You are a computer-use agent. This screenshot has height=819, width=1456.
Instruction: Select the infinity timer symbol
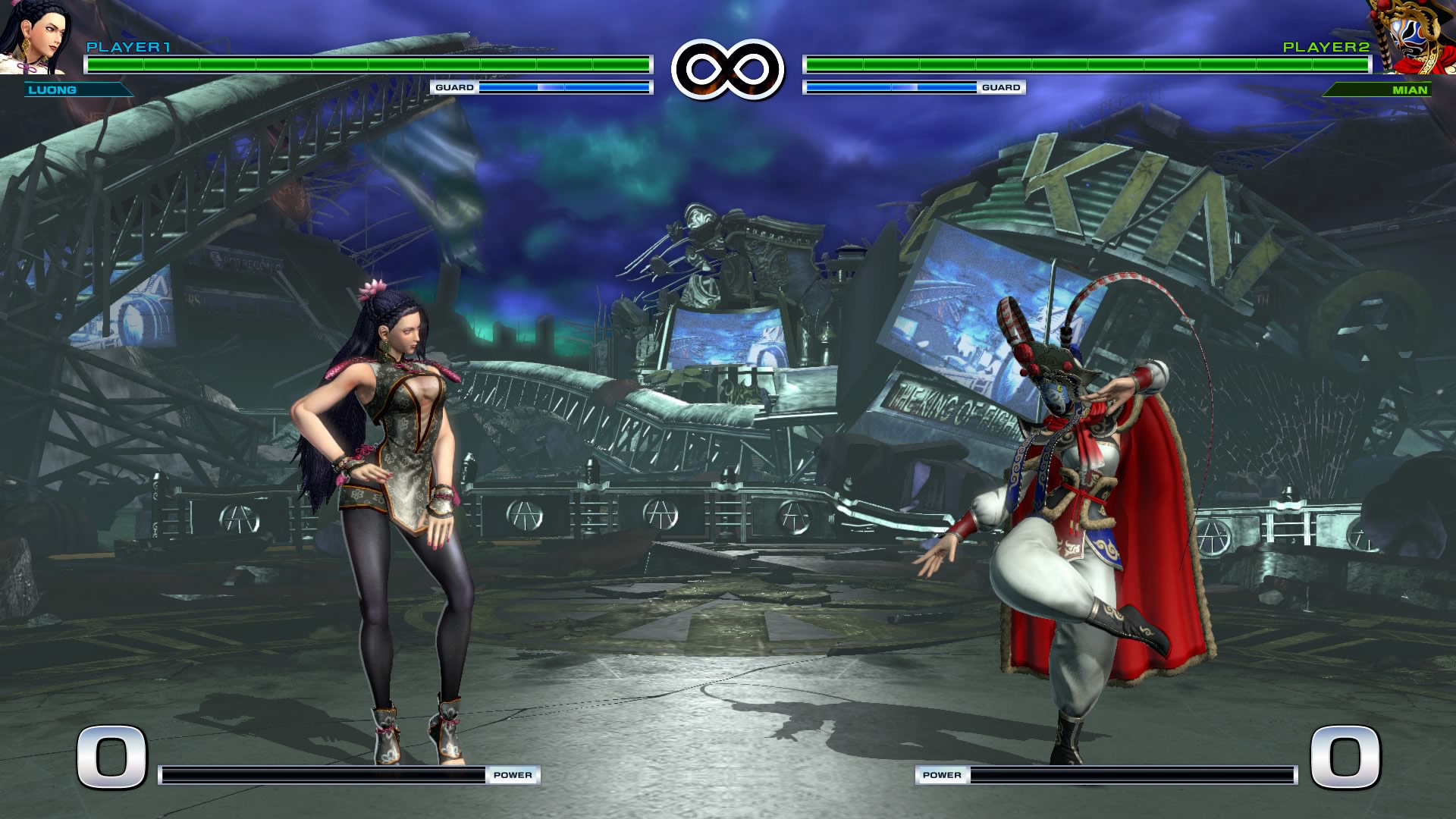click(x=726, y=67)
